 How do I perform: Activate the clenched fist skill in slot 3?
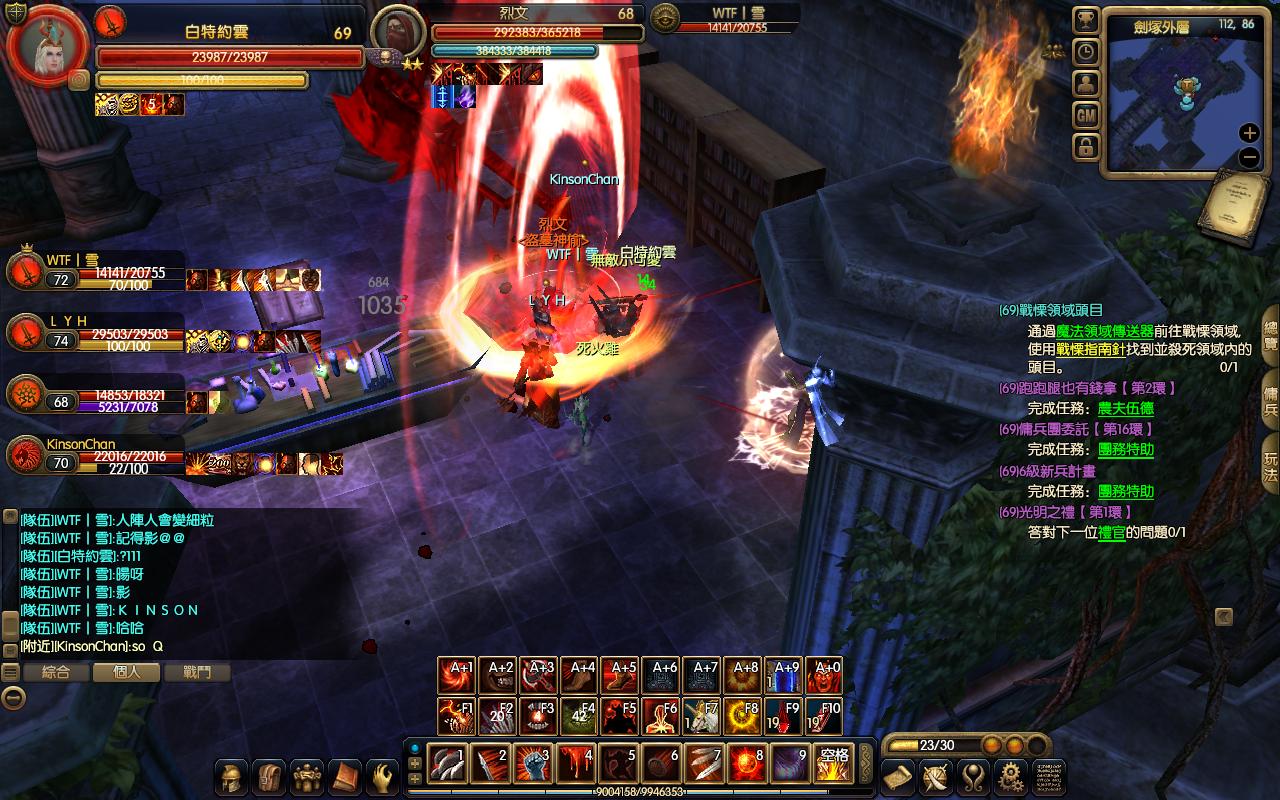click(x=533, y=765)
